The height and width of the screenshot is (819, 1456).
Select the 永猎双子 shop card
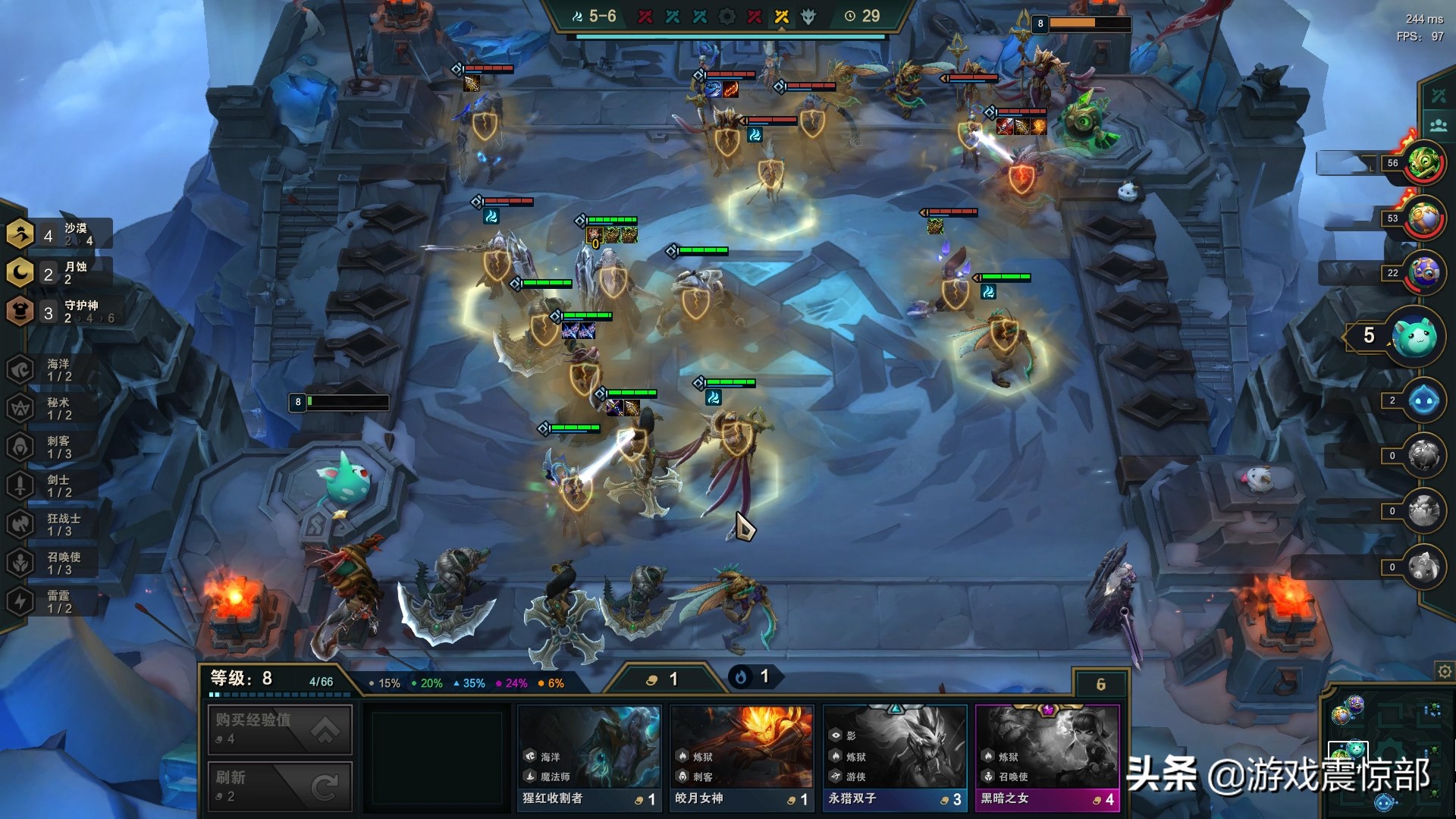pyautogui.click(x=895, y=758)
